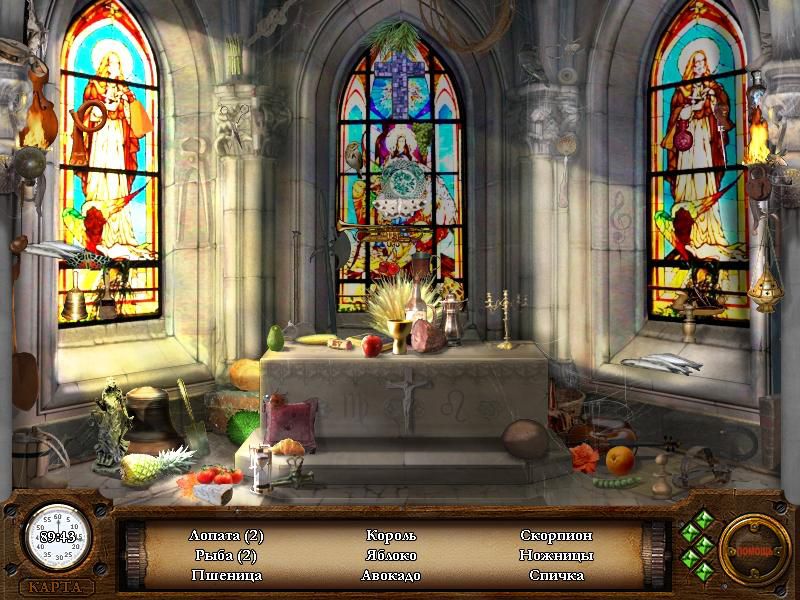Open the map with the КАРТА button
This screenshot has width=800, height=600.
[56, 587]
